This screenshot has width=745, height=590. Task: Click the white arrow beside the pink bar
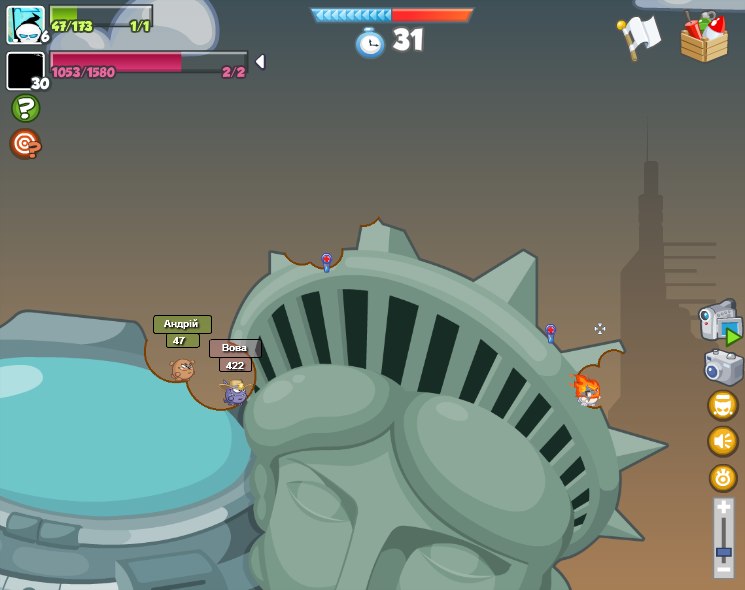point(260,62)
